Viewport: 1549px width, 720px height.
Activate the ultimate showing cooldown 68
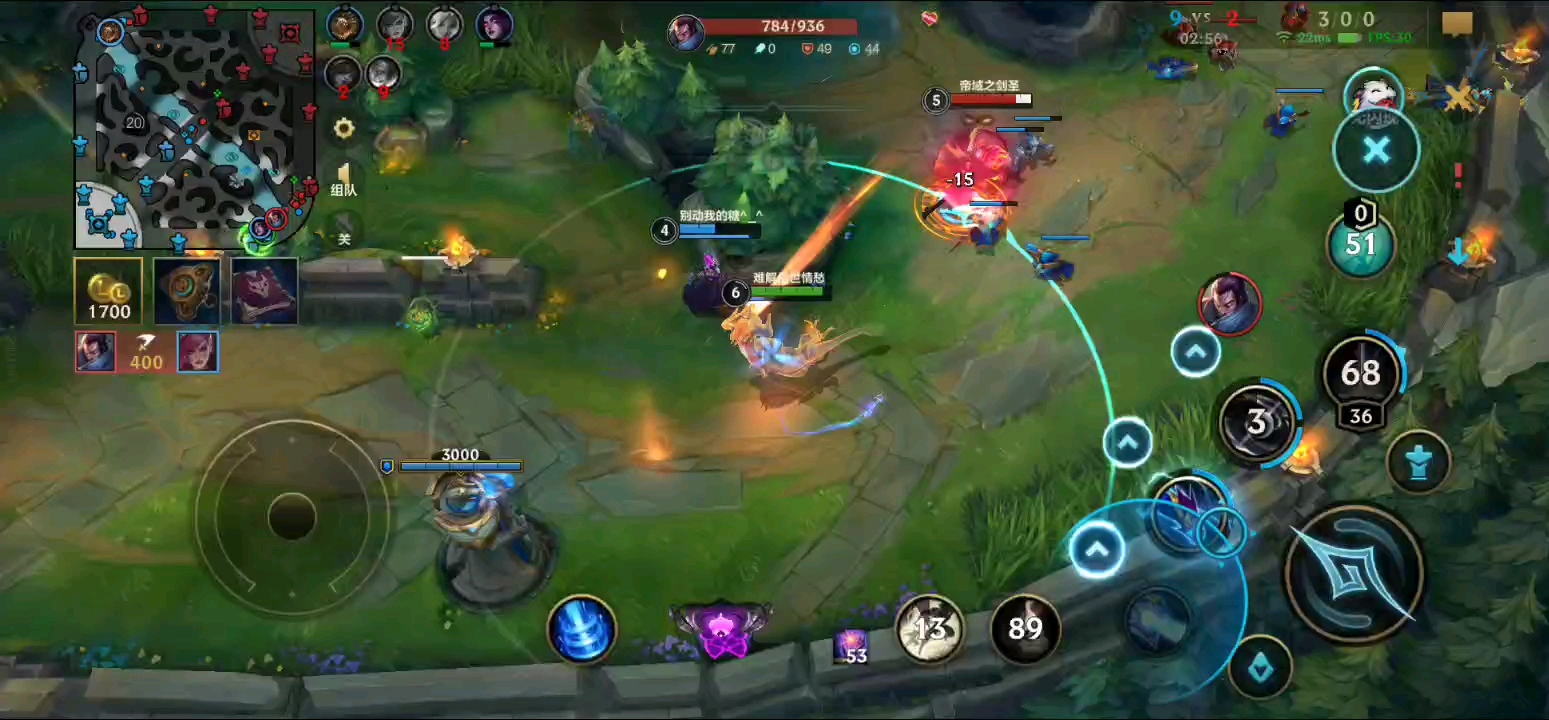1360,374
